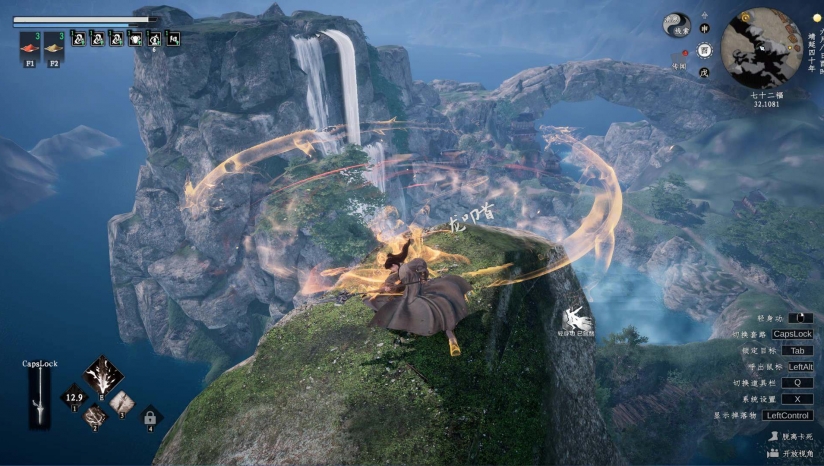Click the helmet buff status icon
The image size is (824, 466).
pos(135,39)
